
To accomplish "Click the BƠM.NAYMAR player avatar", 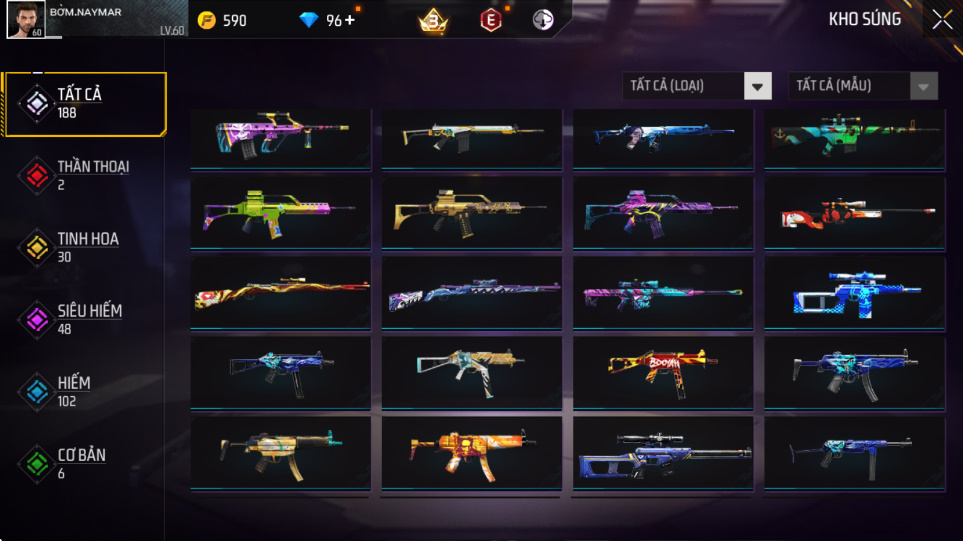I will pos(24,19).
